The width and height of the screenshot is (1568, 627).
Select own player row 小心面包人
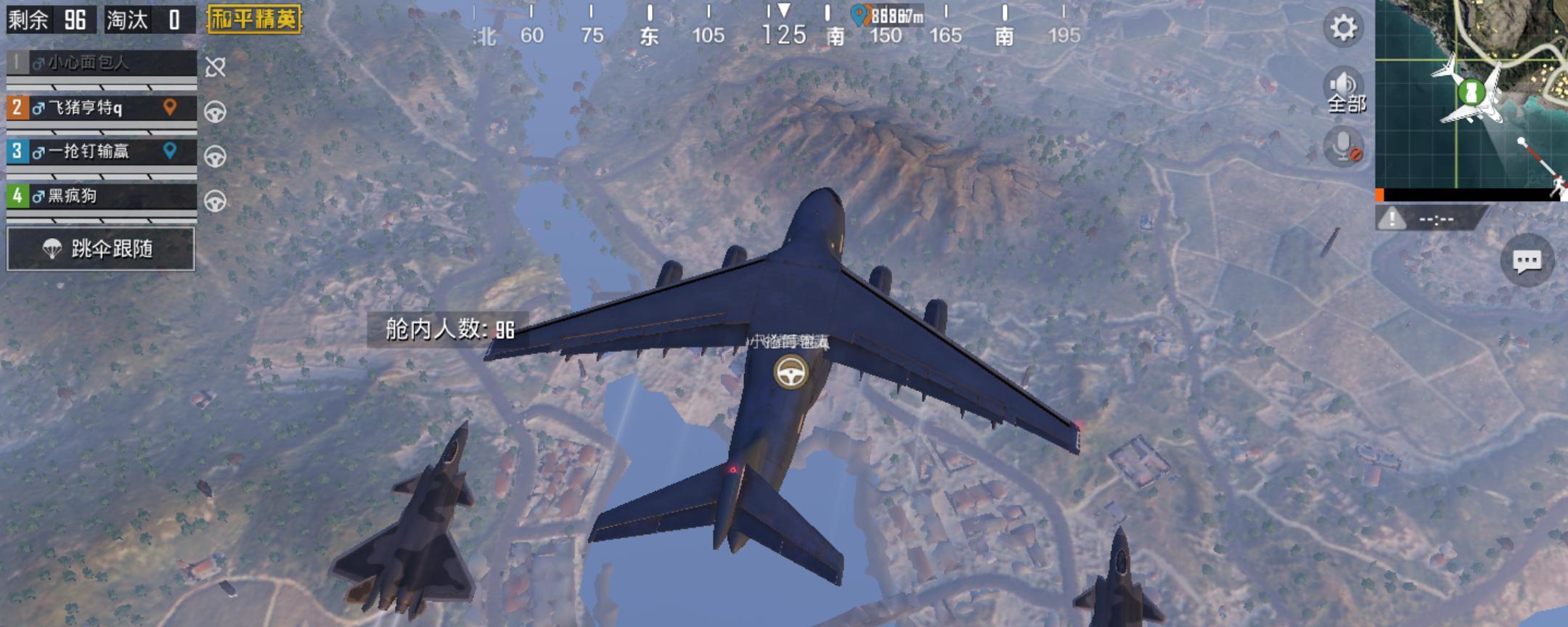tap(102, 63)
